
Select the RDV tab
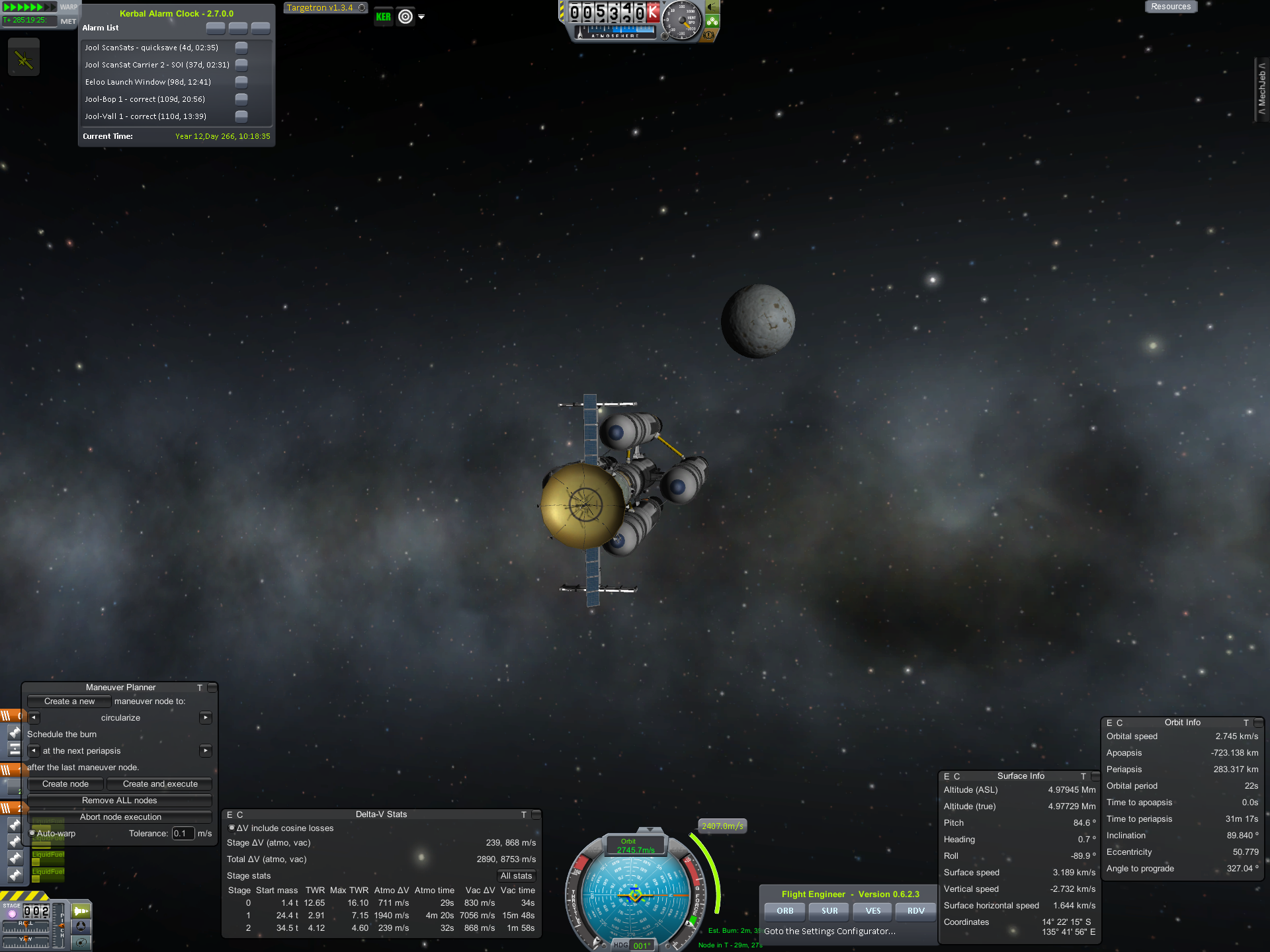(x=916, y=911)
